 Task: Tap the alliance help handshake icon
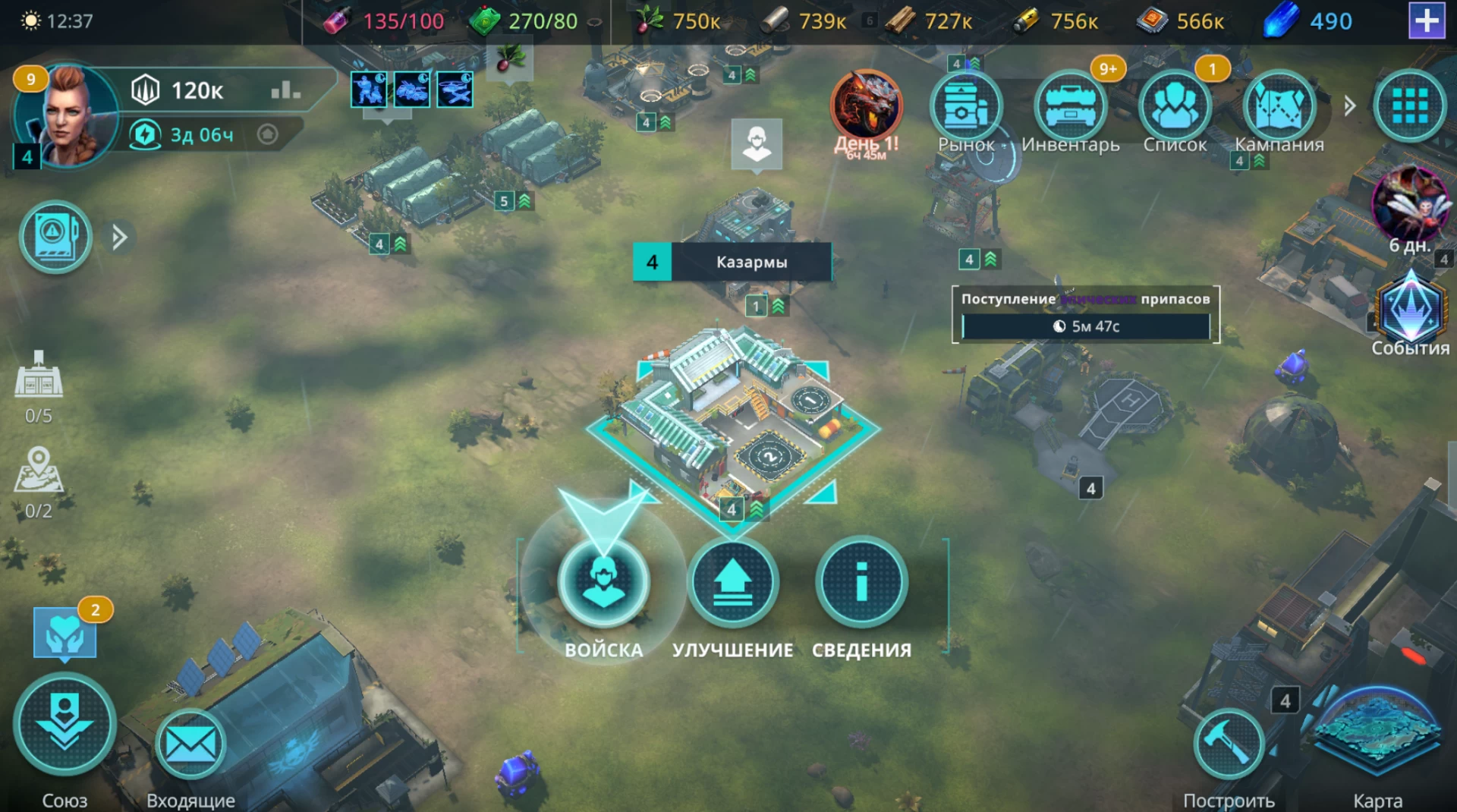click(65, 634)
